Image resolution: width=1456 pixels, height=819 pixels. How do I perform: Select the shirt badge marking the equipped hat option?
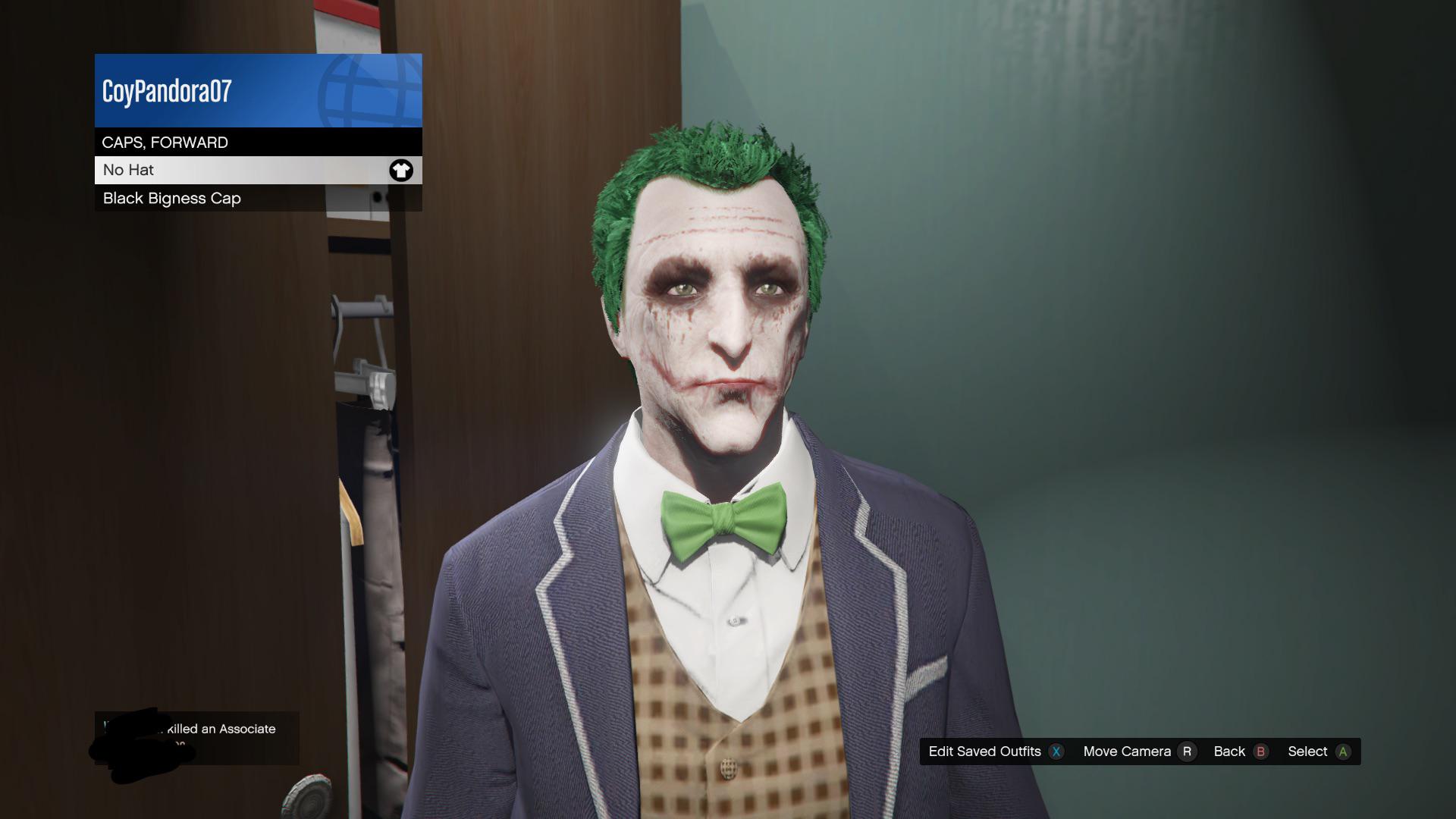401,170
